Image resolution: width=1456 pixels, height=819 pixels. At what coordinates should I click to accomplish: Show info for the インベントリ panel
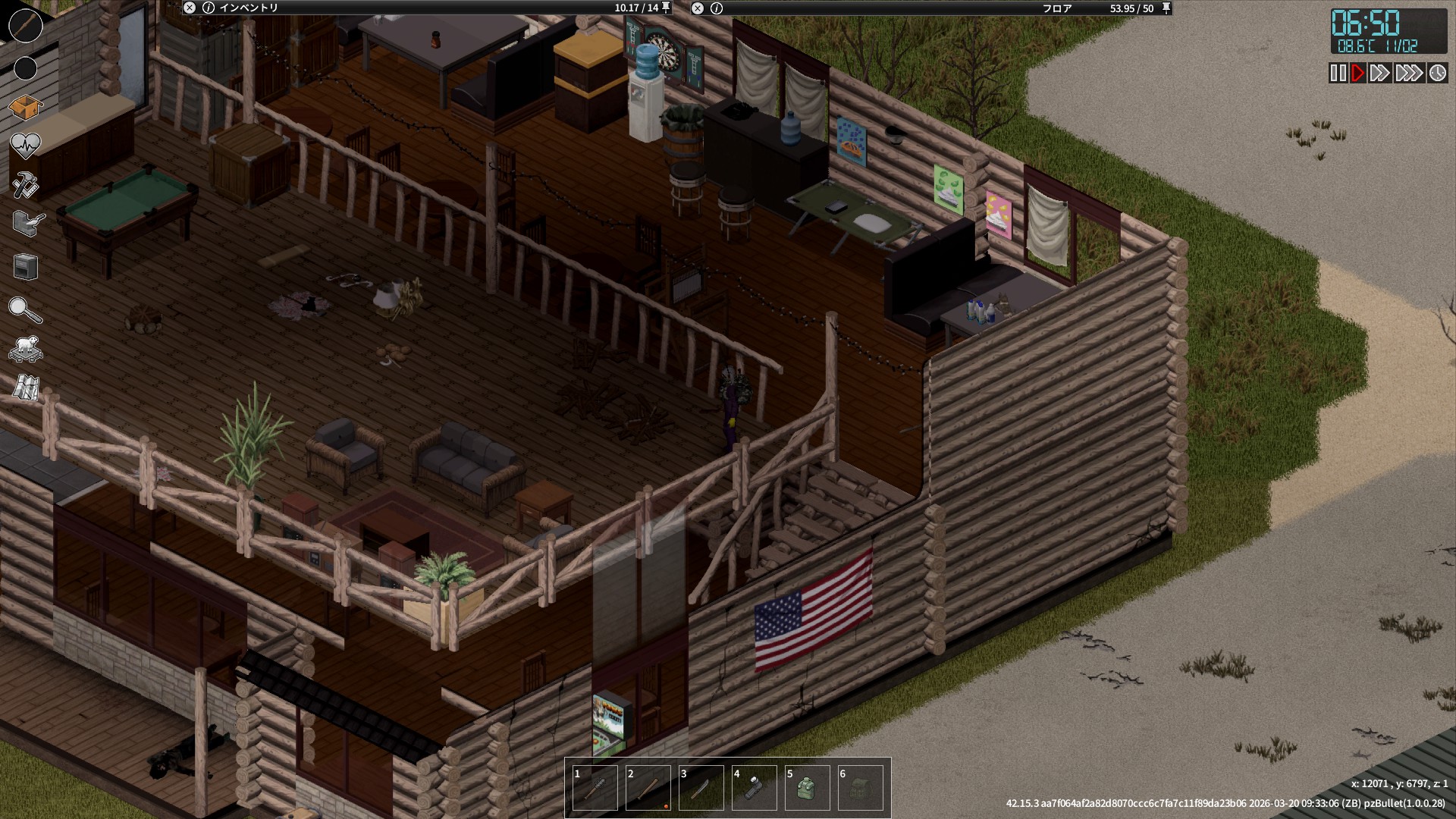209,8
